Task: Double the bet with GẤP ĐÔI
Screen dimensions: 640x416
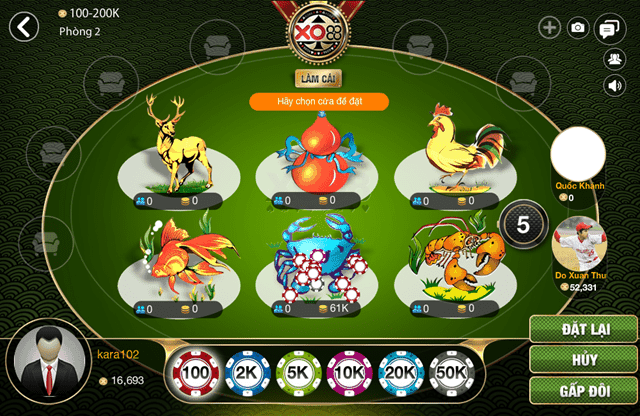Action: tap(584, 390)
